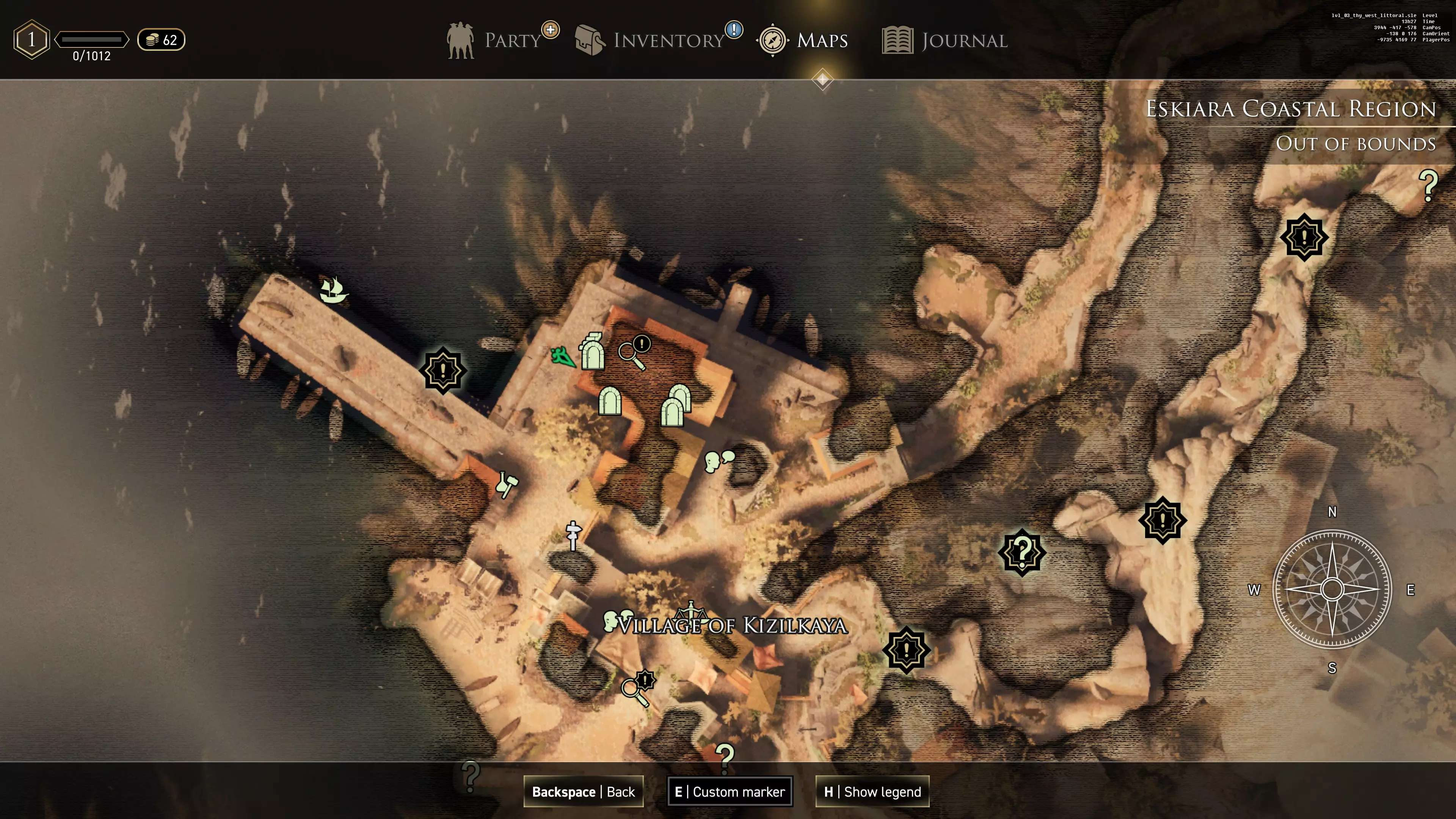This screenshot has height=819, width=1456.
Task: Select the hexagon level 1 badge
Action: coord(31,39)
